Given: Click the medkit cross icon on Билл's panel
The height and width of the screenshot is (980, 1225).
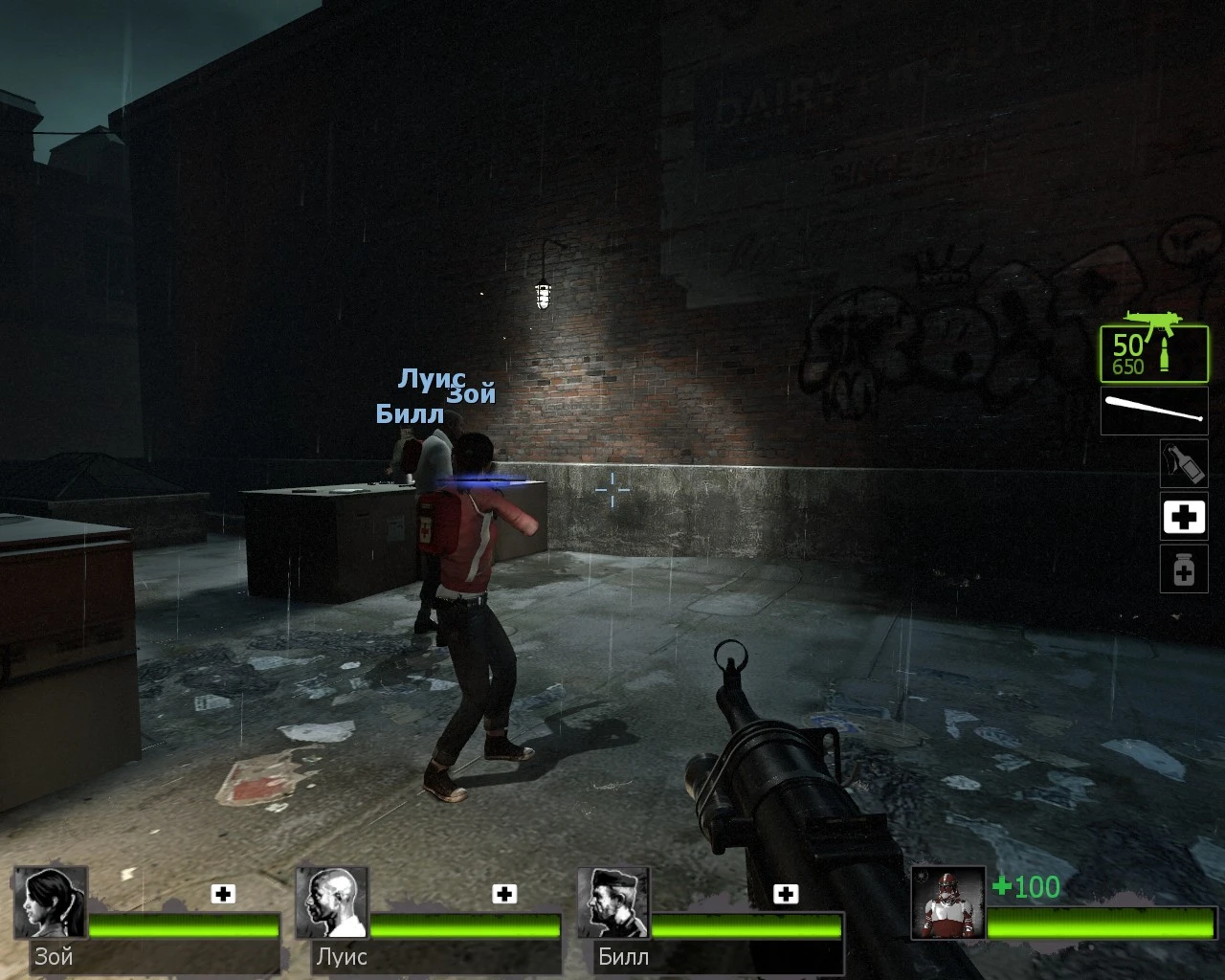Looking at the screenshot, I should tap(787, 894).
